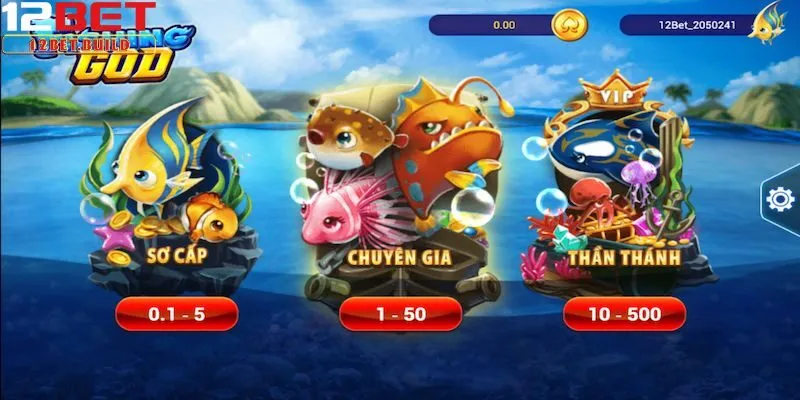800x400 pixels.
Task: Tap the 10 - 500 bet button
Action: tap(624, 314)
